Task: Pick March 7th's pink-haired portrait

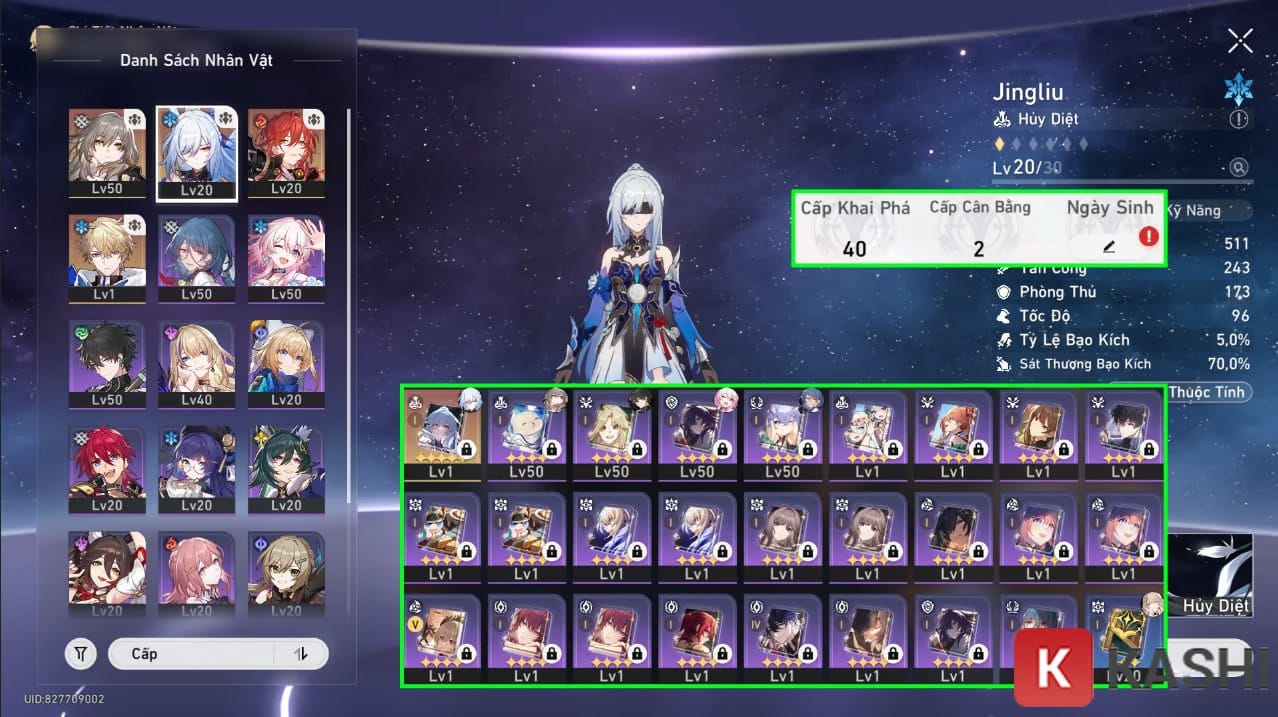Action: pos(285,258)
